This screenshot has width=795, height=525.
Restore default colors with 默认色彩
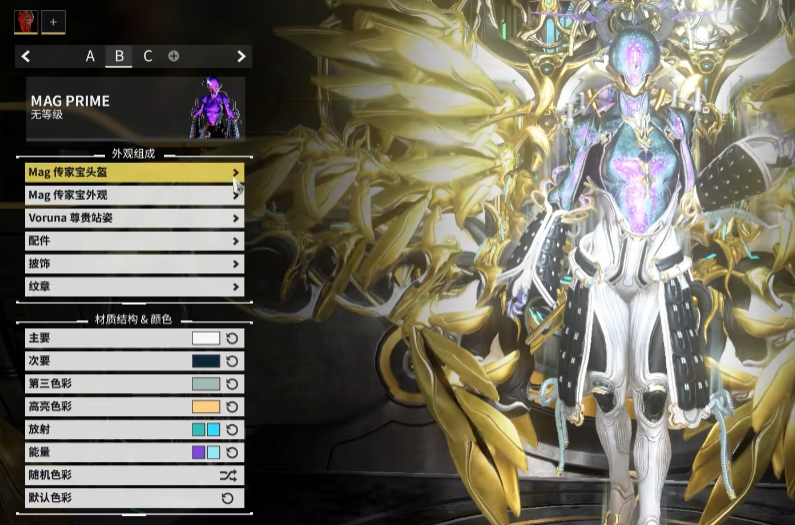click(x=228, y=498)
